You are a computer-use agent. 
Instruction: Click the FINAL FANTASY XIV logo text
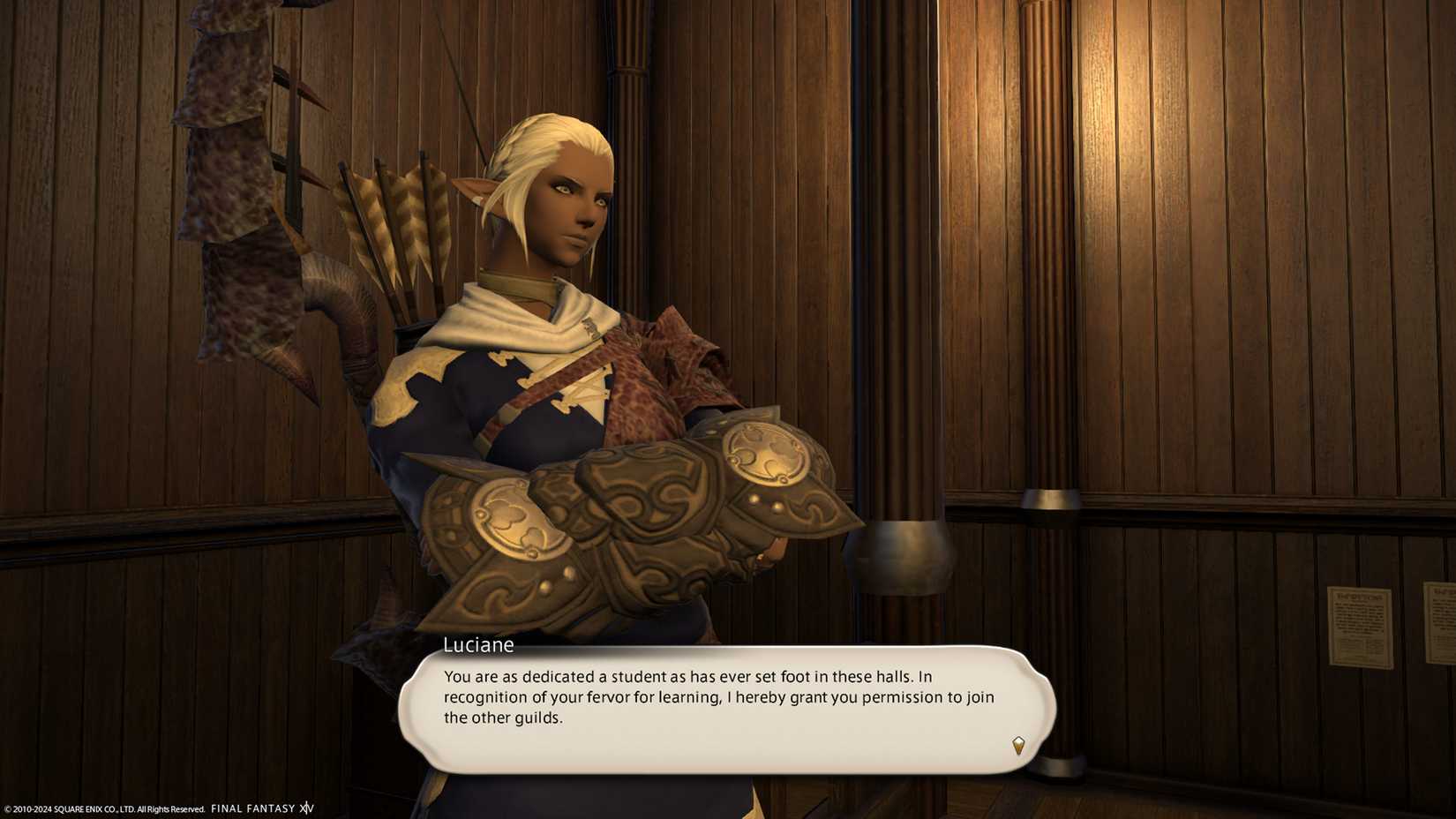[261, 807]
